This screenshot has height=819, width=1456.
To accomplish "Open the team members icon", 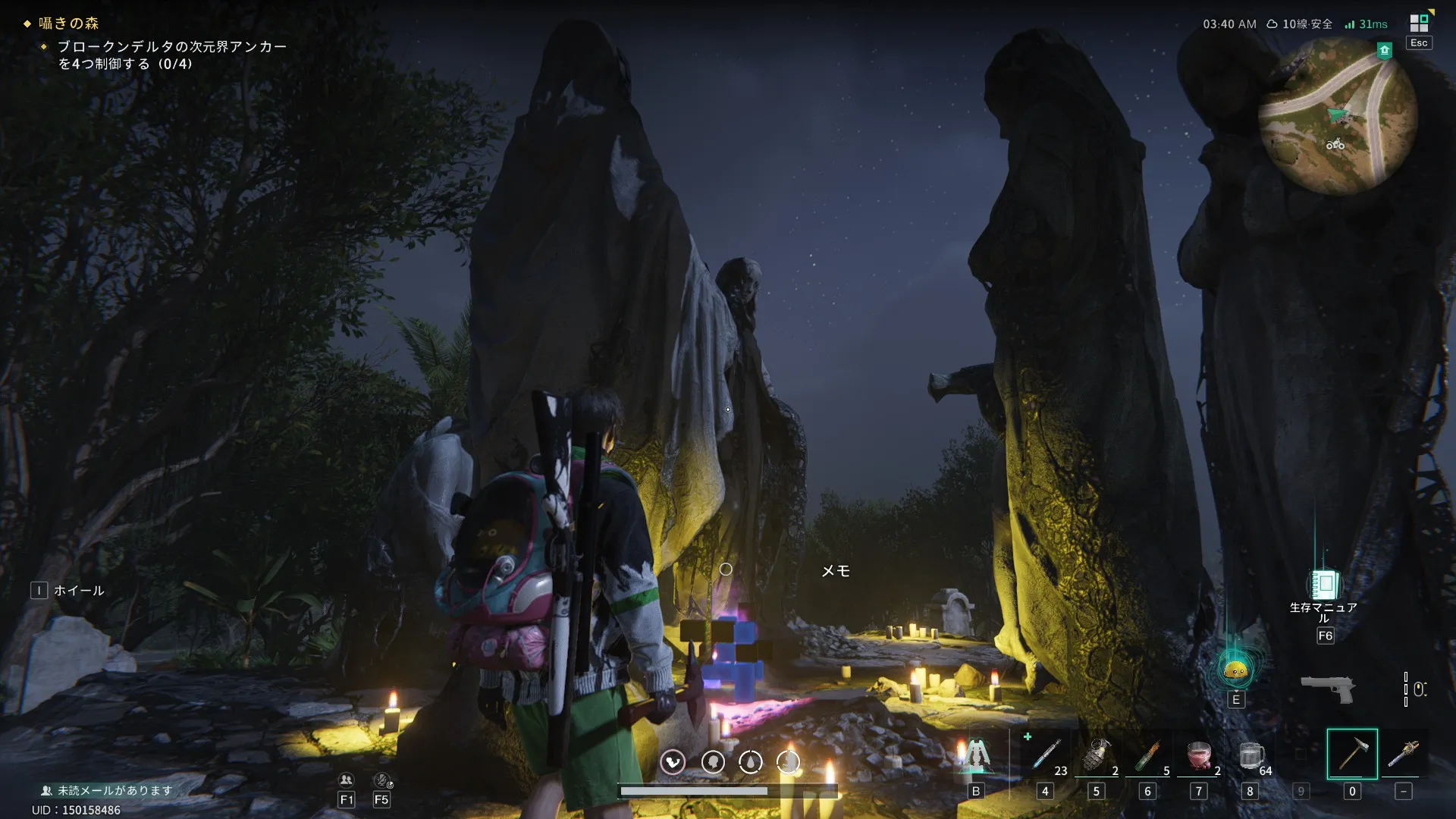I will tap(347, 780).
